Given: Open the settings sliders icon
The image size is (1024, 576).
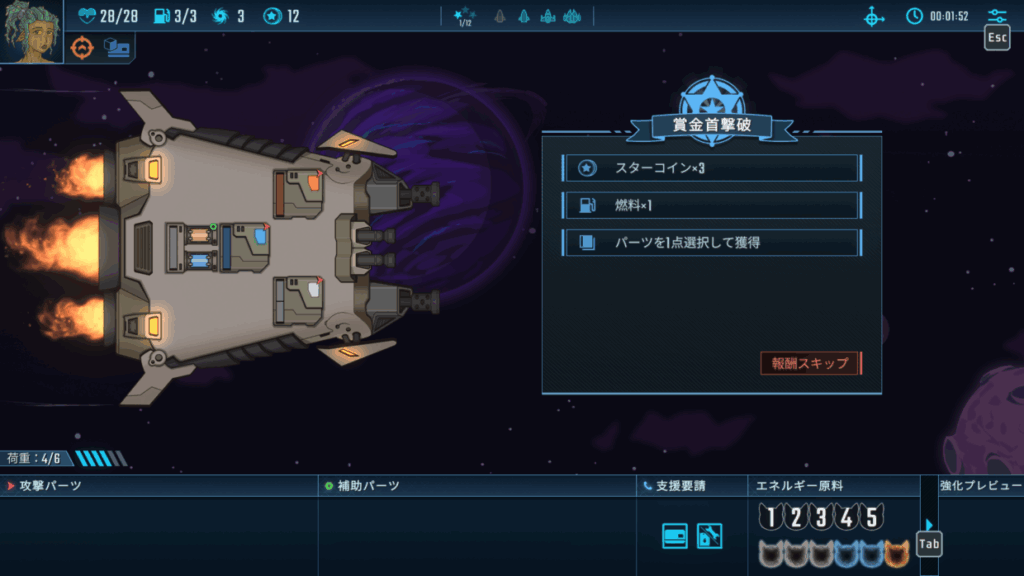Looking at the screenshot, I should tap(997, 16).
